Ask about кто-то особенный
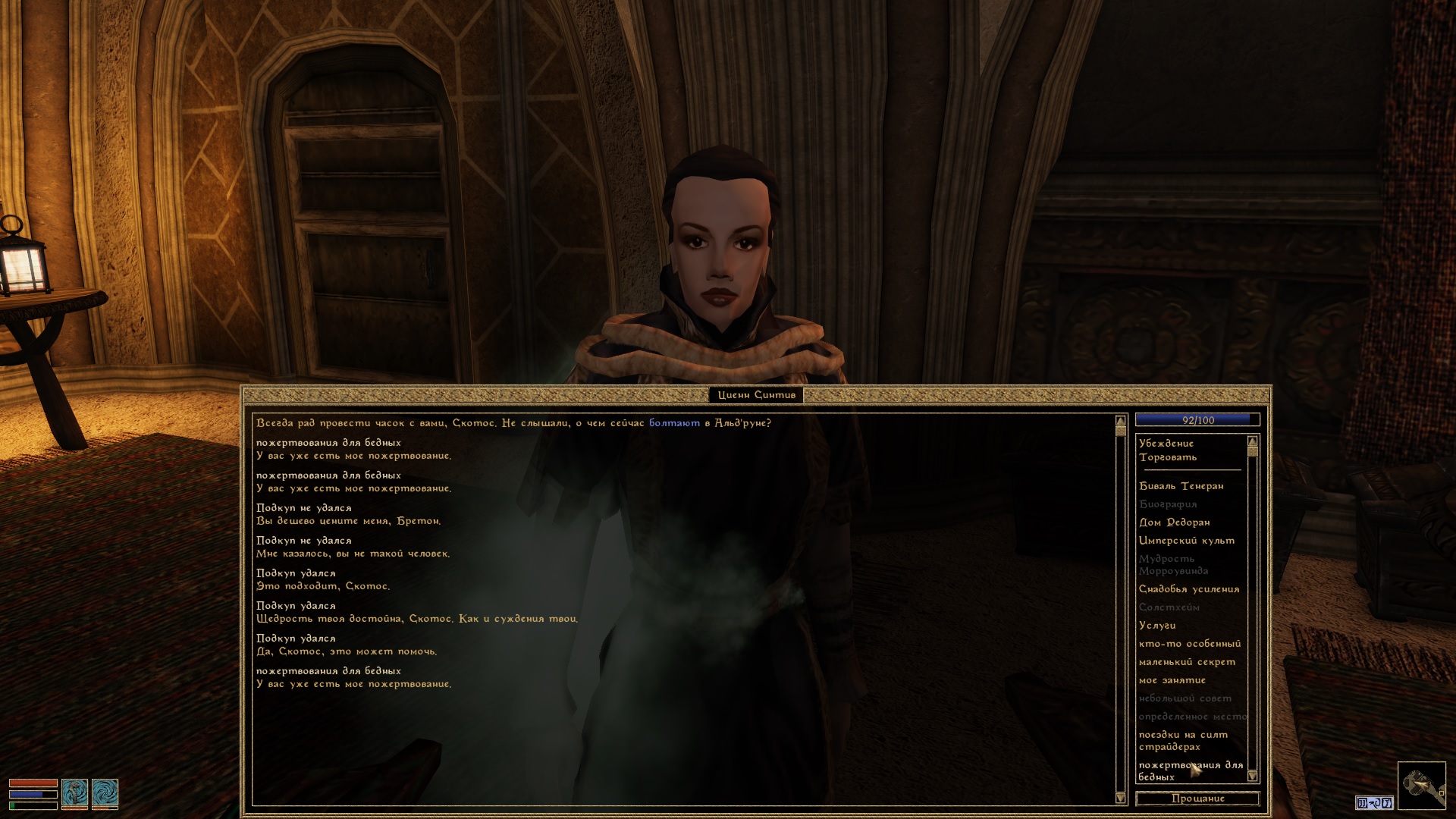Viewport: 1456px width, 819px height. tap(1189, 644)
